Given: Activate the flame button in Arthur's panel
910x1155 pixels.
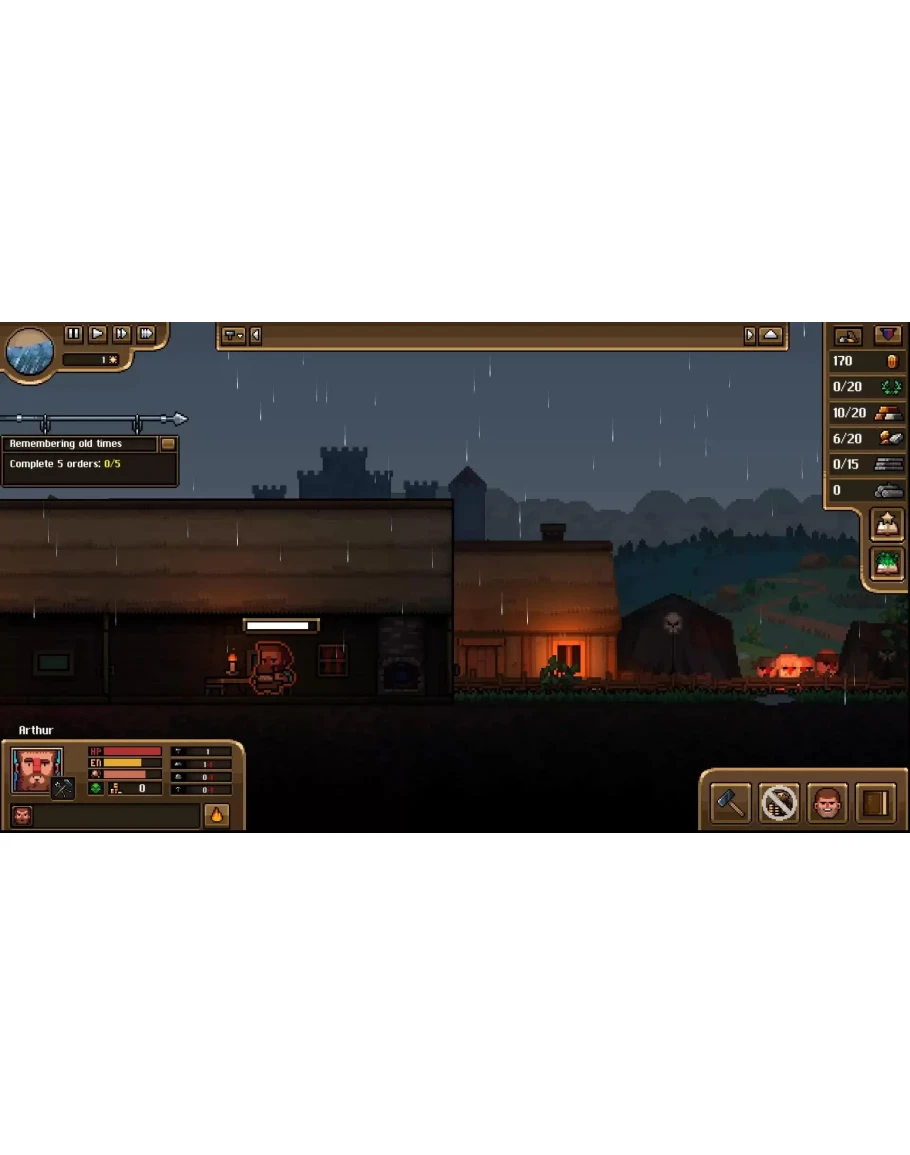Looking at the screenshot, I should pos(217,816).
